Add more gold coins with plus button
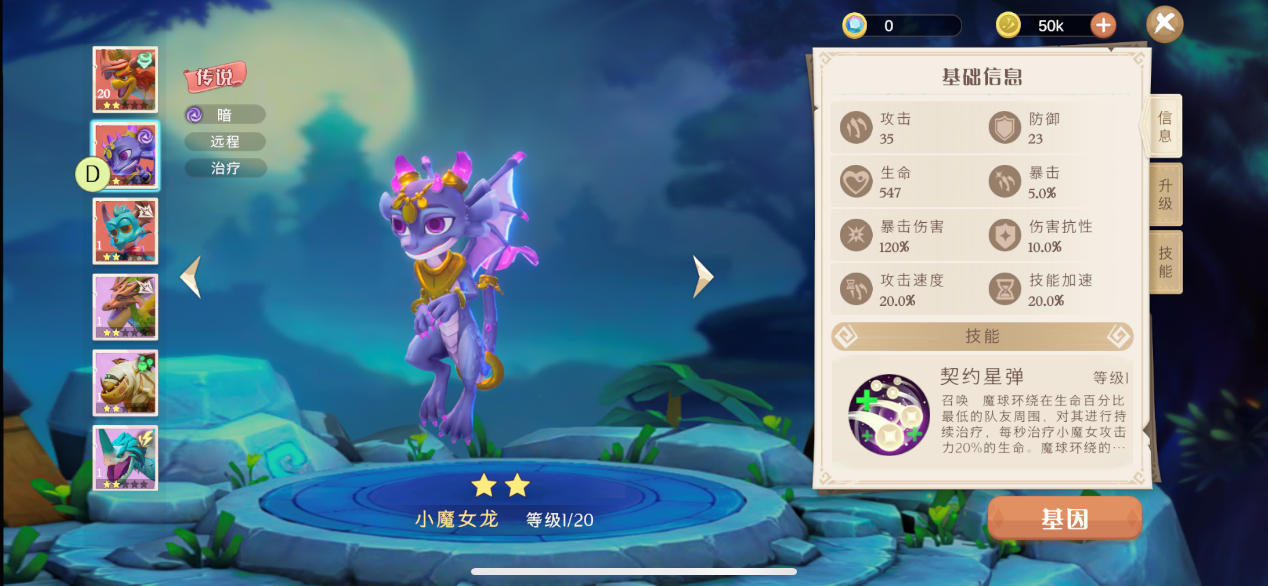 1103,25
